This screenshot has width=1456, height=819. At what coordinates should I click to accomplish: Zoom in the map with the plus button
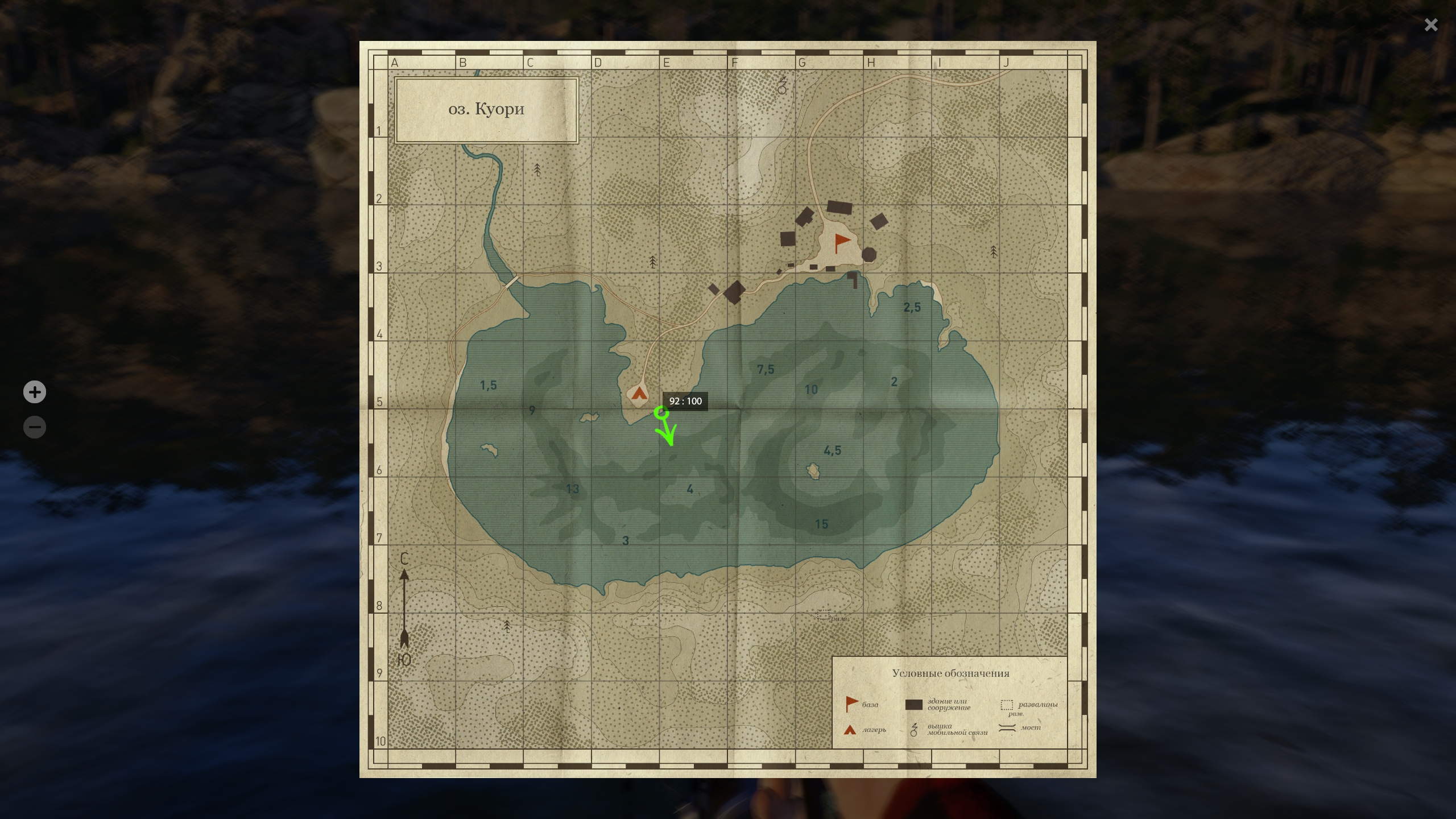(35, 392)
